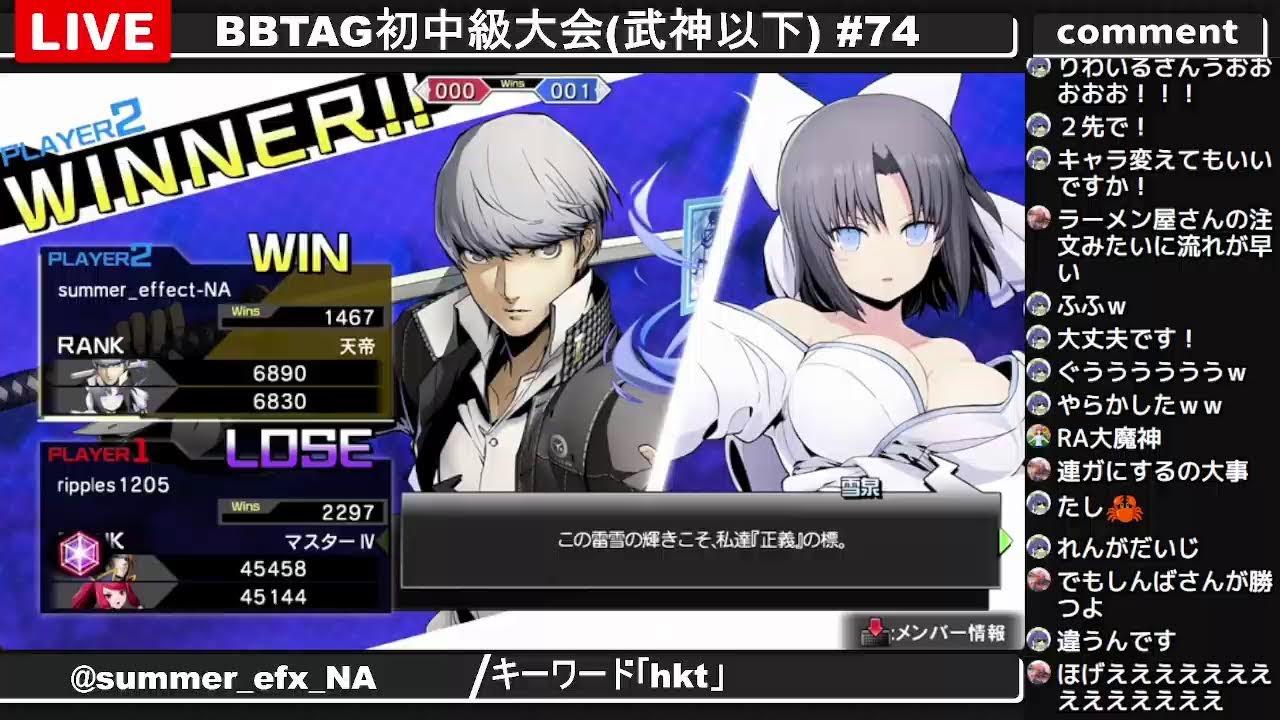Select the comment tab header
This screenshot has height=720, width=1280.
click(x=1148, y=31)
